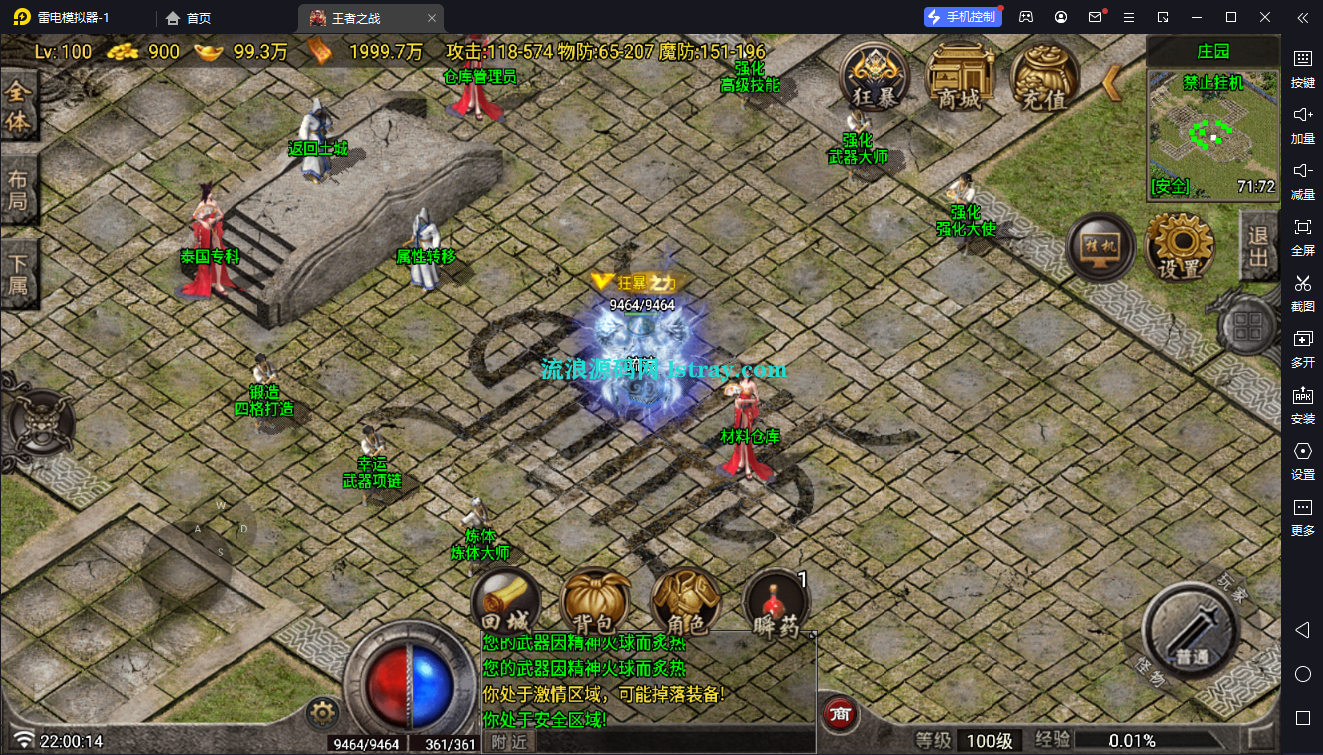Viewport: 1323px width, 755px height.
Task: Open the in-game 设置 settings gear icon
Action: coord(1180,247)
